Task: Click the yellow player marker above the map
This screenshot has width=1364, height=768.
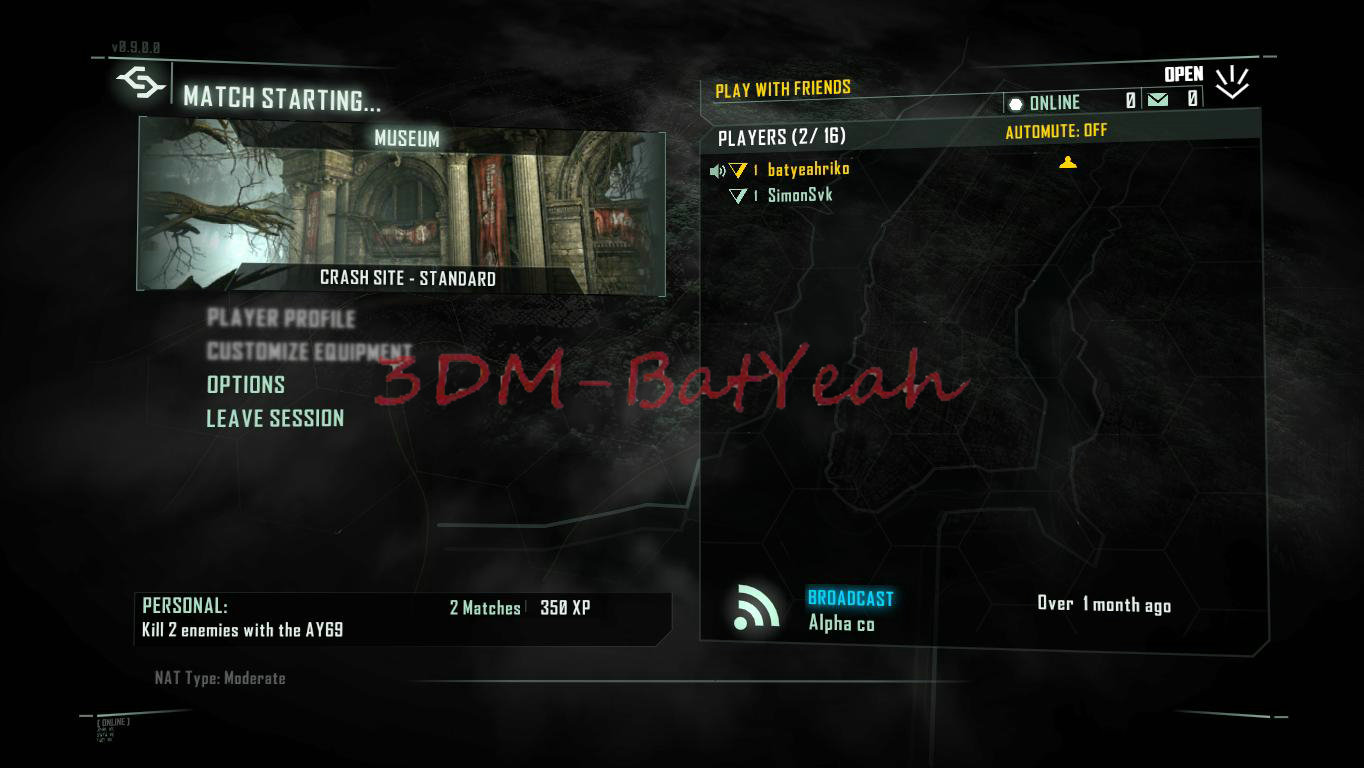Action: 1068,162
